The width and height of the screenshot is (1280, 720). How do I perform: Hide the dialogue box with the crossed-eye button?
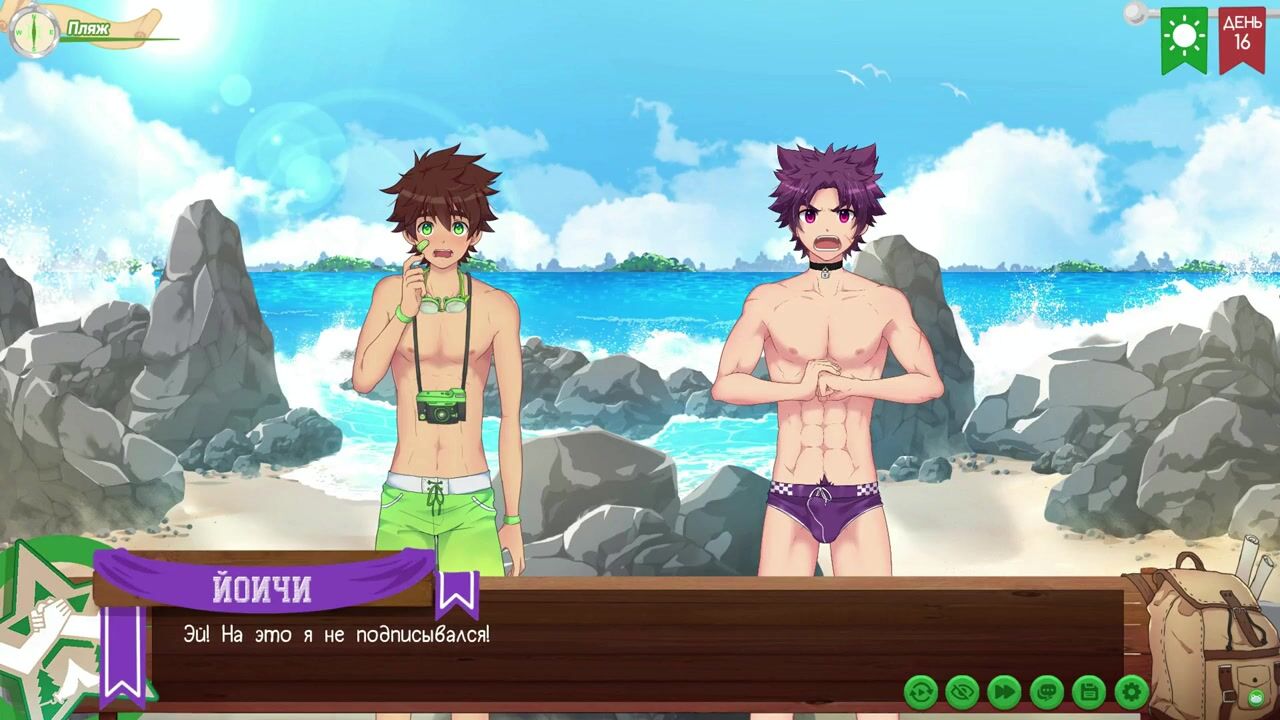962,691
